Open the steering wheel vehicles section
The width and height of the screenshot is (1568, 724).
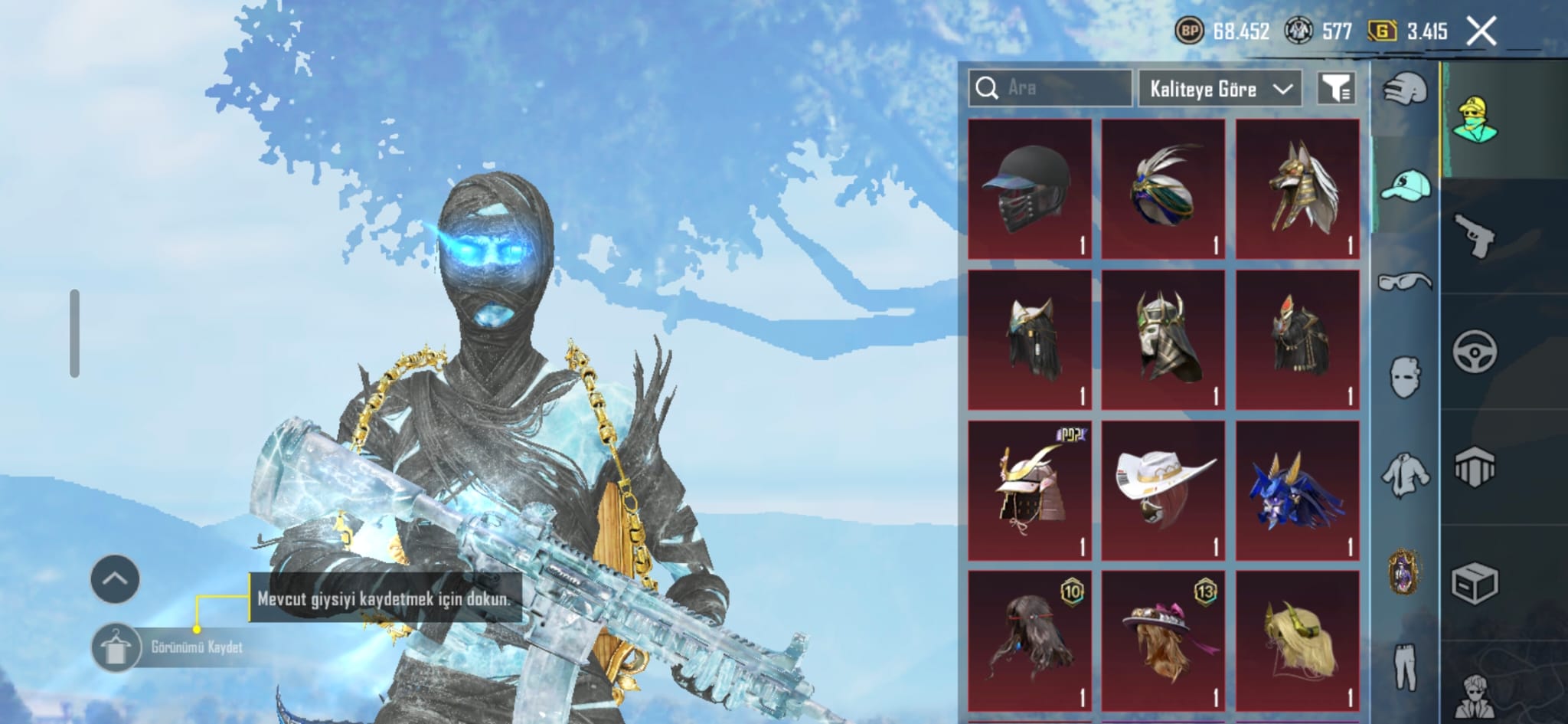coord(1474,352)
